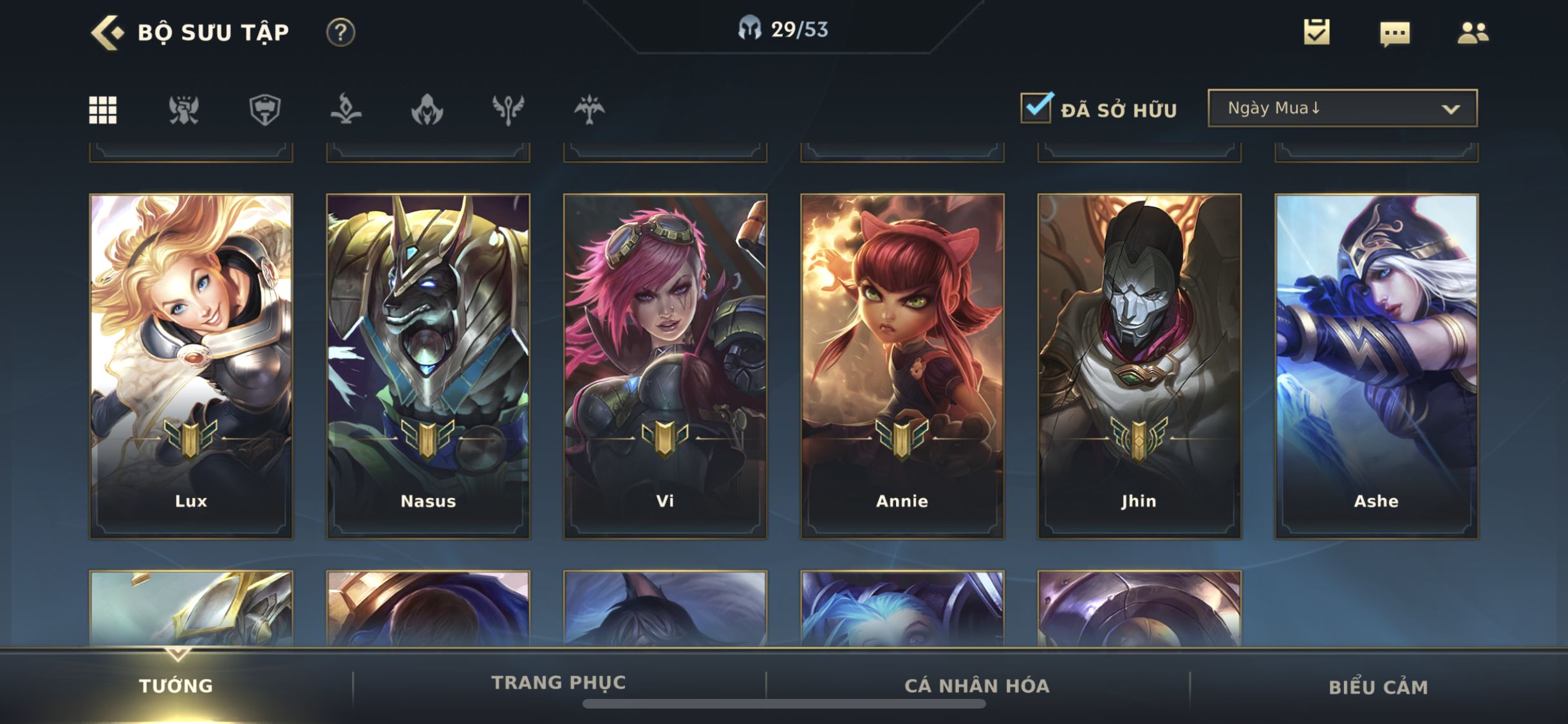Expand the Ngày Mua sort dropdown
Screen dimensions: 1568x724
[x=1342, y=108]
